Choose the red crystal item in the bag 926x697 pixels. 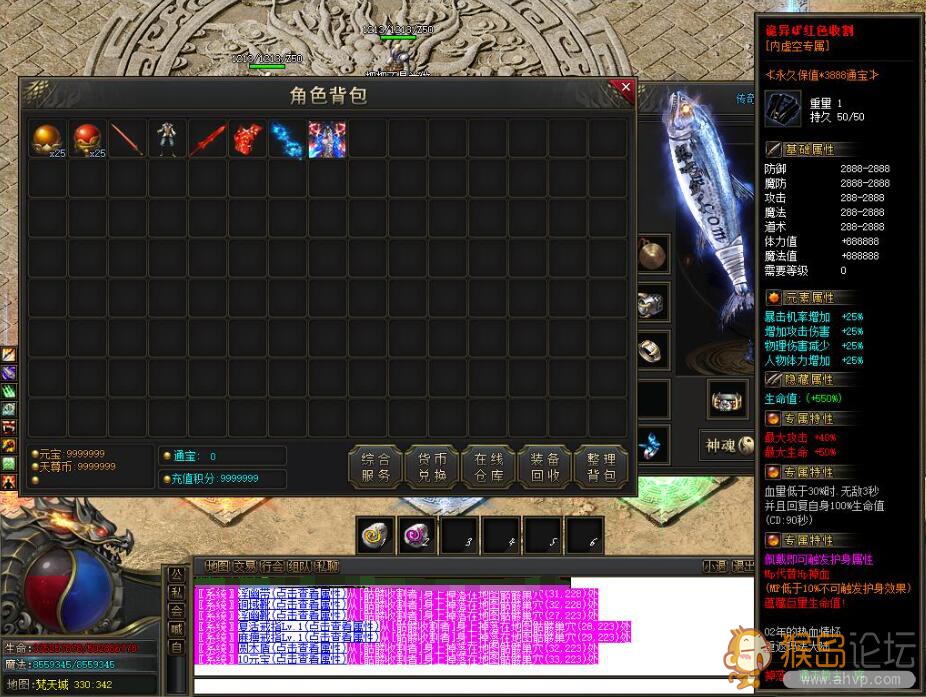247,138
